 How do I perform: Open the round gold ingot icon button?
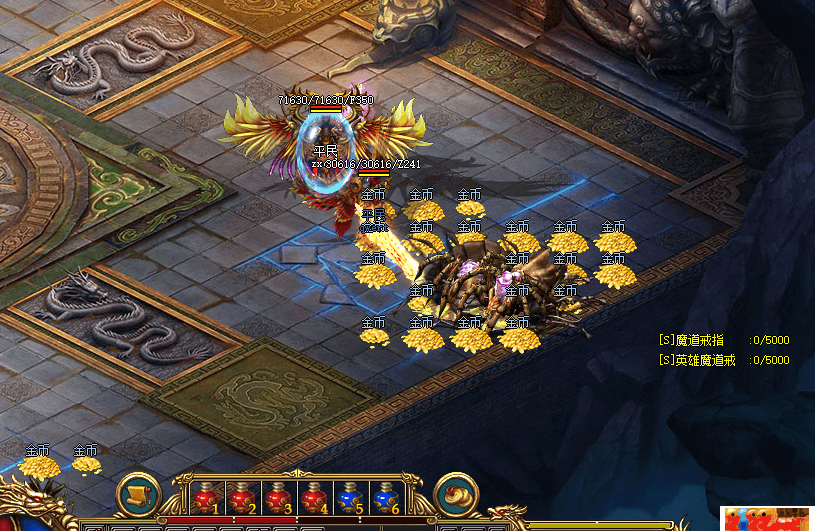[x=456, y=495]
